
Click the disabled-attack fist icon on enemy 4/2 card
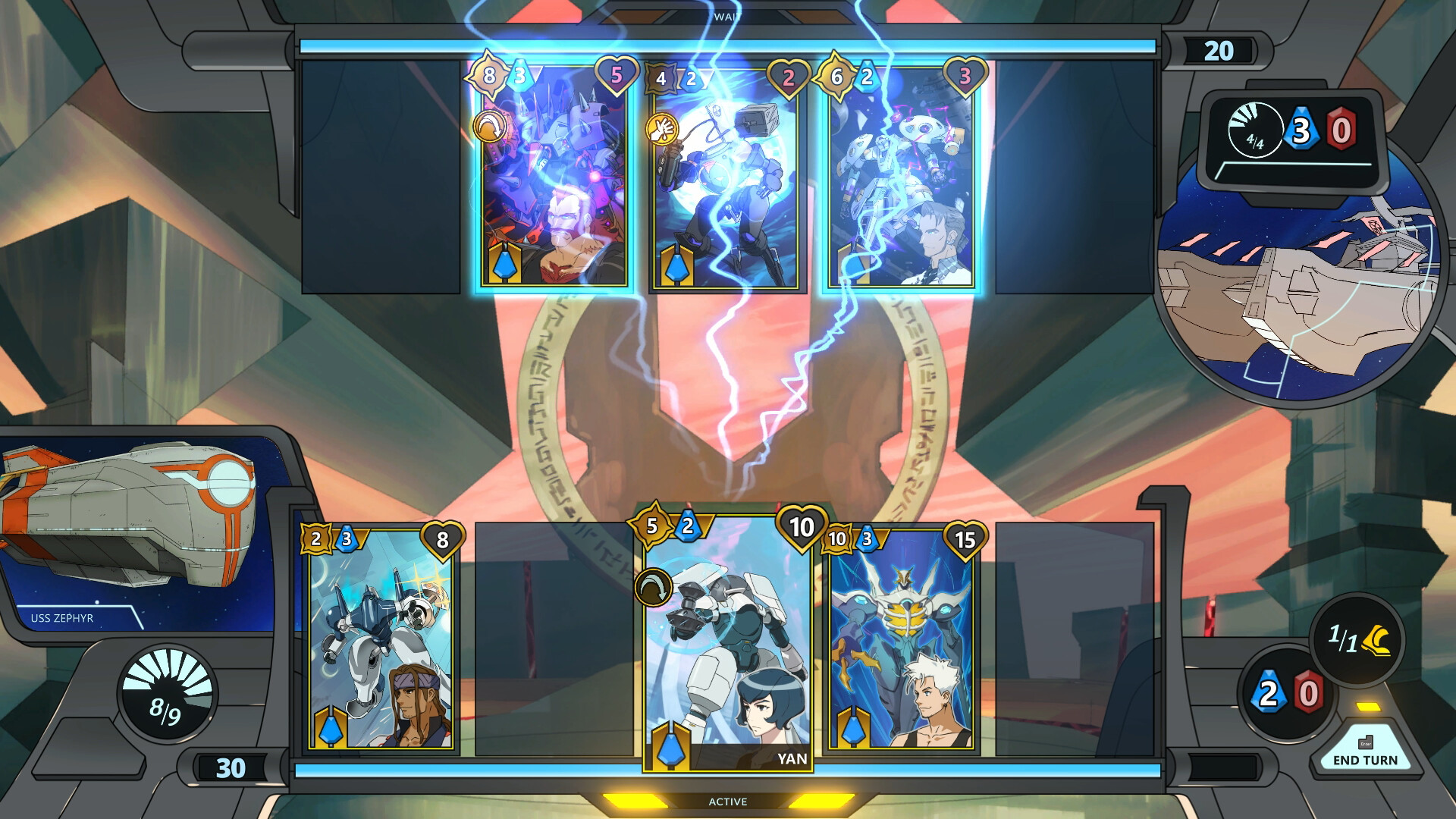tap(662, 127)
